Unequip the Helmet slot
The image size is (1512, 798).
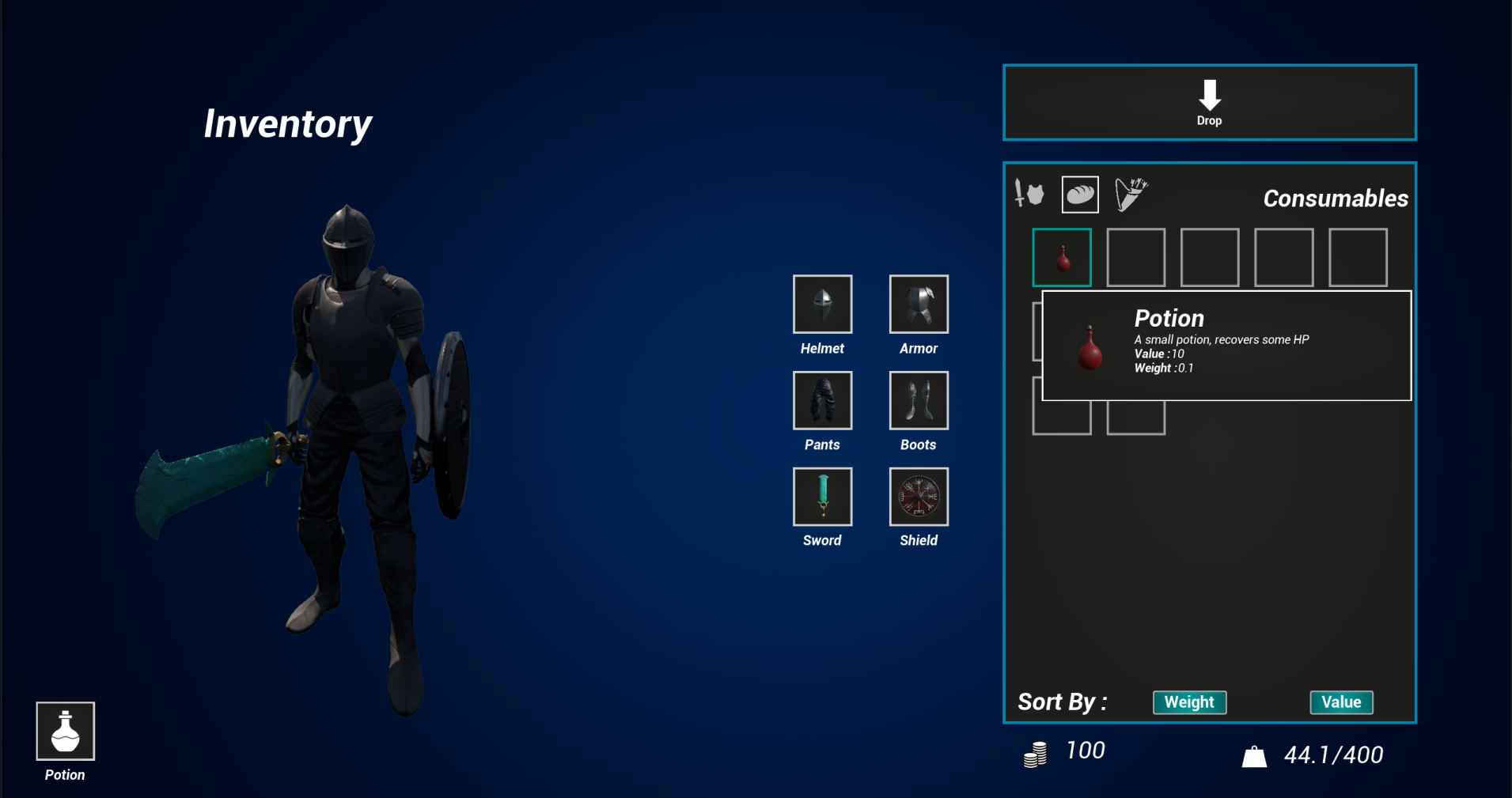pos(822,304)
